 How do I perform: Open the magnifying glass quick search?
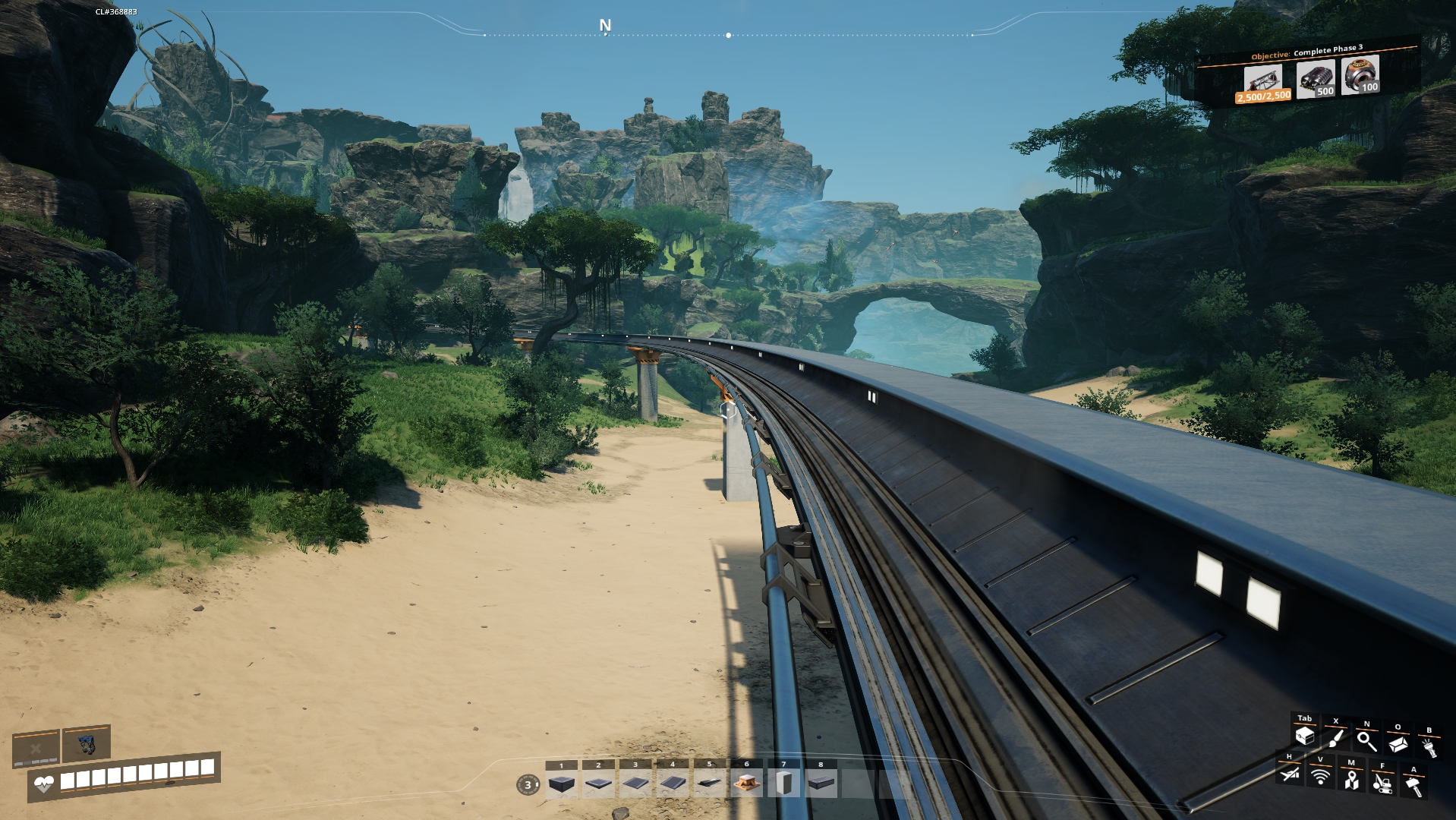coord(1366,741)
